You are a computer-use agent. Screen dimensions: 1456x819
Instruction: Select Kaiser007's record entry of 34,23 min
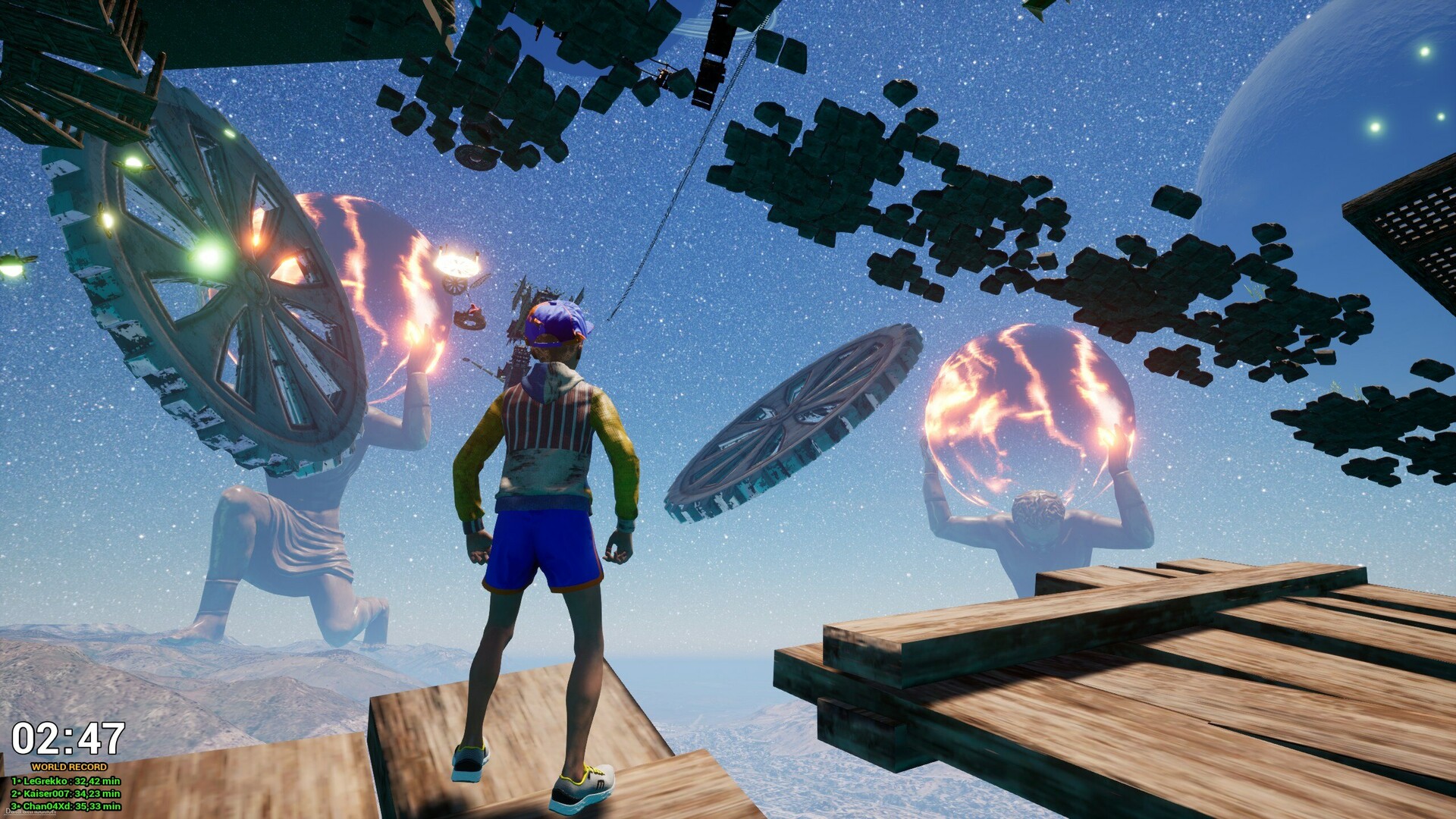[64, 794]
